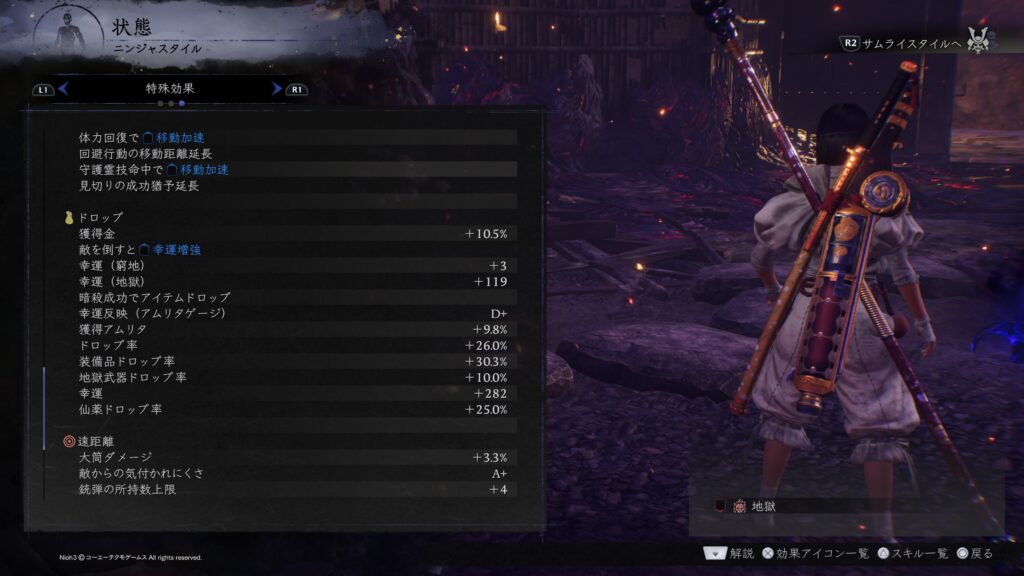Select the 大筒ダメージ stat row
This screenshot has width=1024, height=576.
tap(290, 457)
